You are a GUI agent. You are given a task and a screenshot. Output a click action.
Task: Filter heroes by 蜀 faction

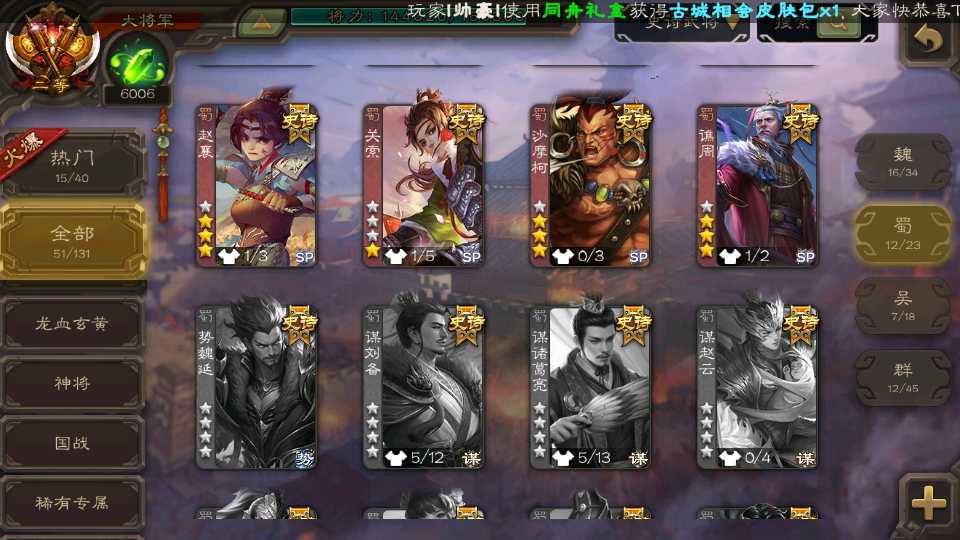click(x=903, y=234)
